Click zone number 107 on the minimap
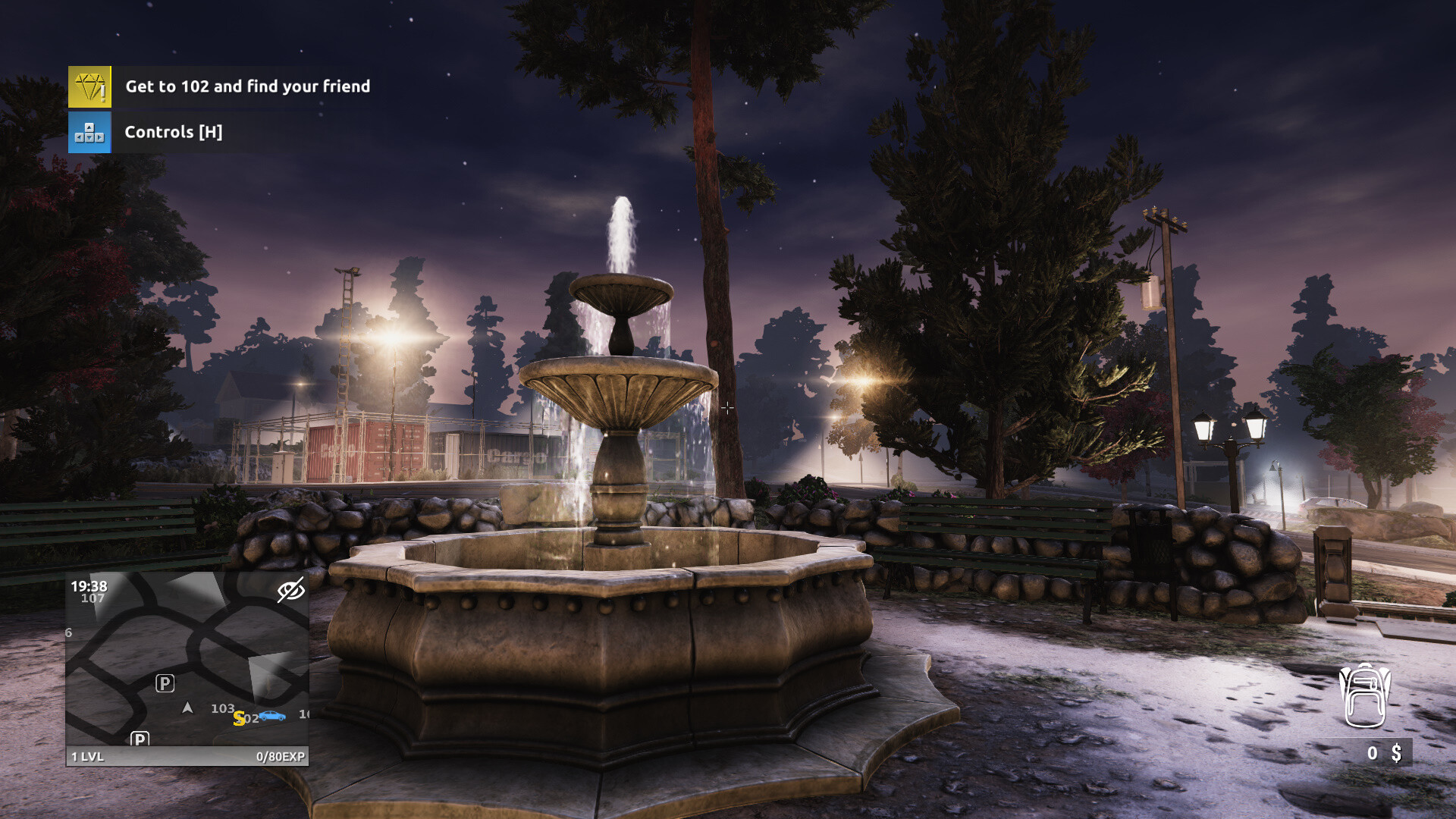 93,597
